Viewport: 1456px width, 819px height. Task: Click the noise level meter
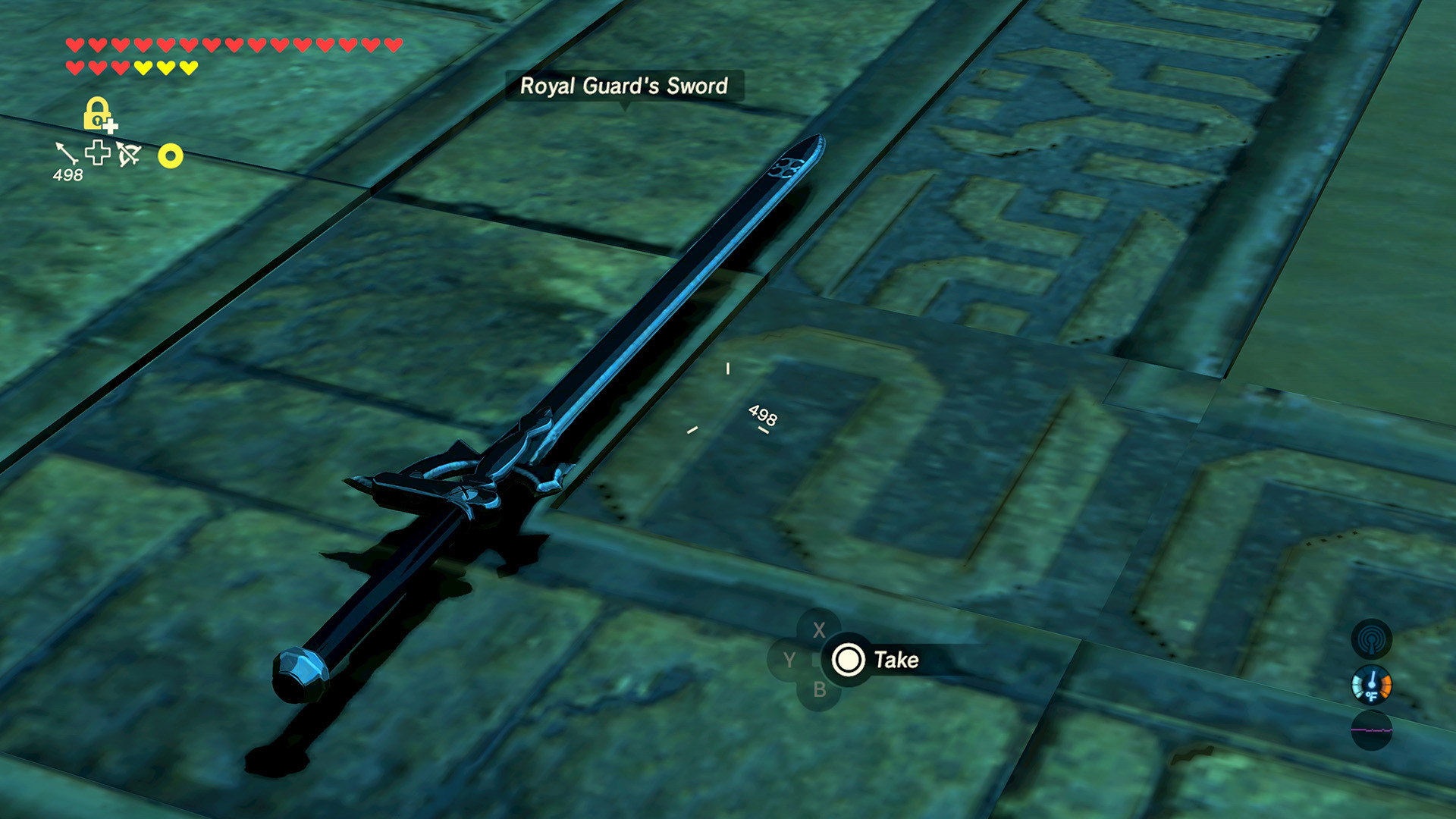[1372, 730]
